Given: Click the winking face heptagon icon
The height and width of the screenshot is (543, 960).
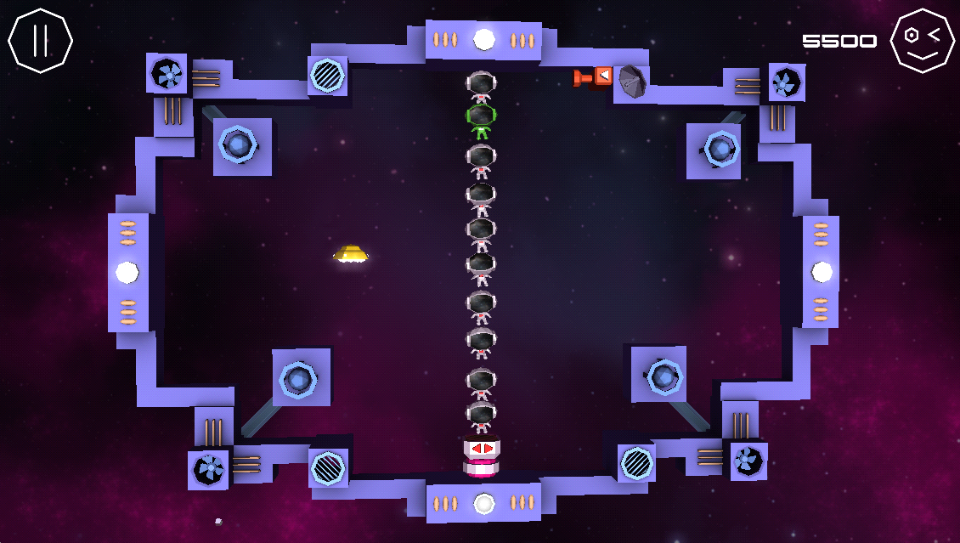Looking at the screenshot, I should point(921,40).
